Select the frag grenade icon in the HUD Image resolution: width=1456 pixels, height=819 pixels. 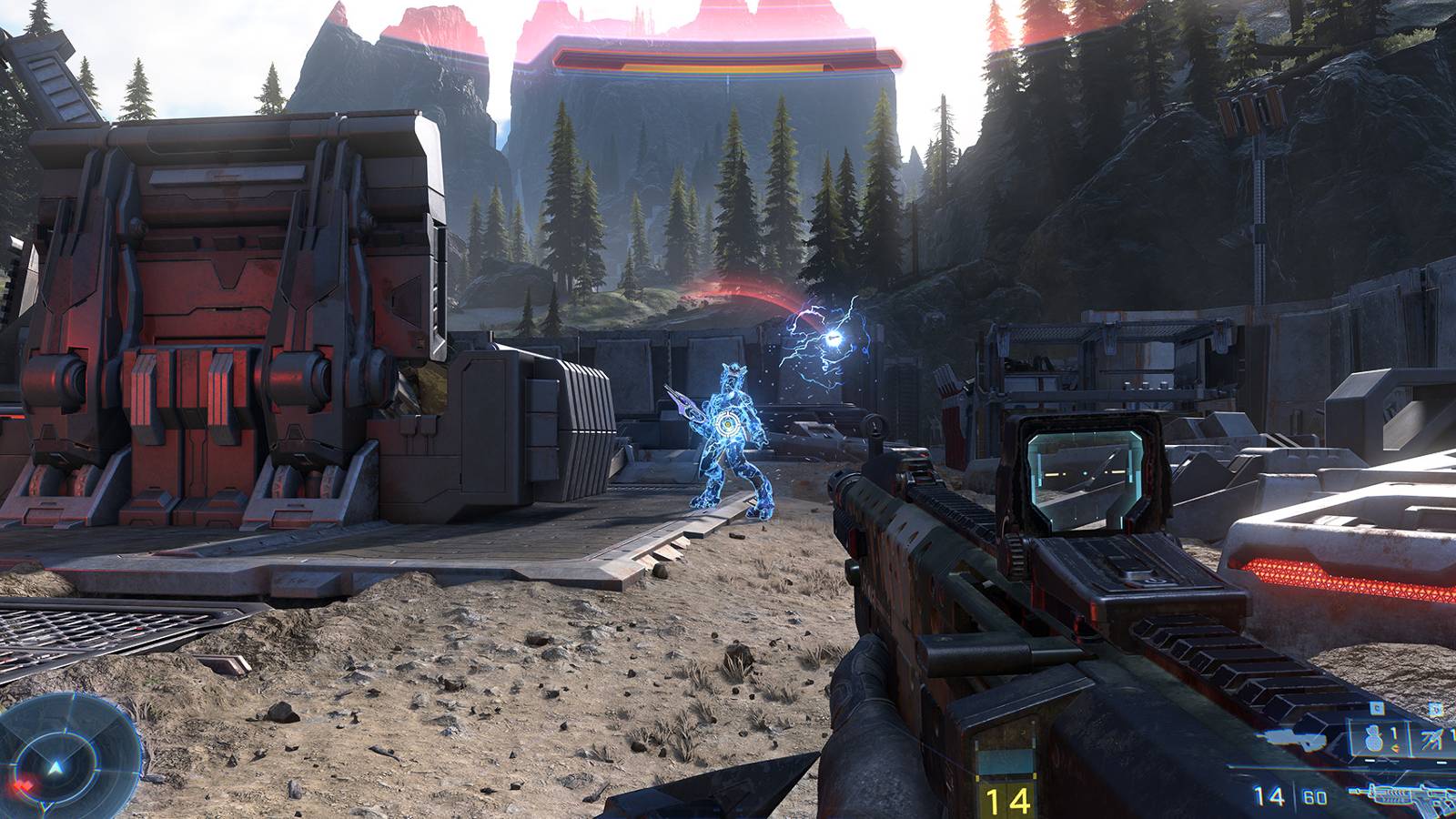[1374, 739]
